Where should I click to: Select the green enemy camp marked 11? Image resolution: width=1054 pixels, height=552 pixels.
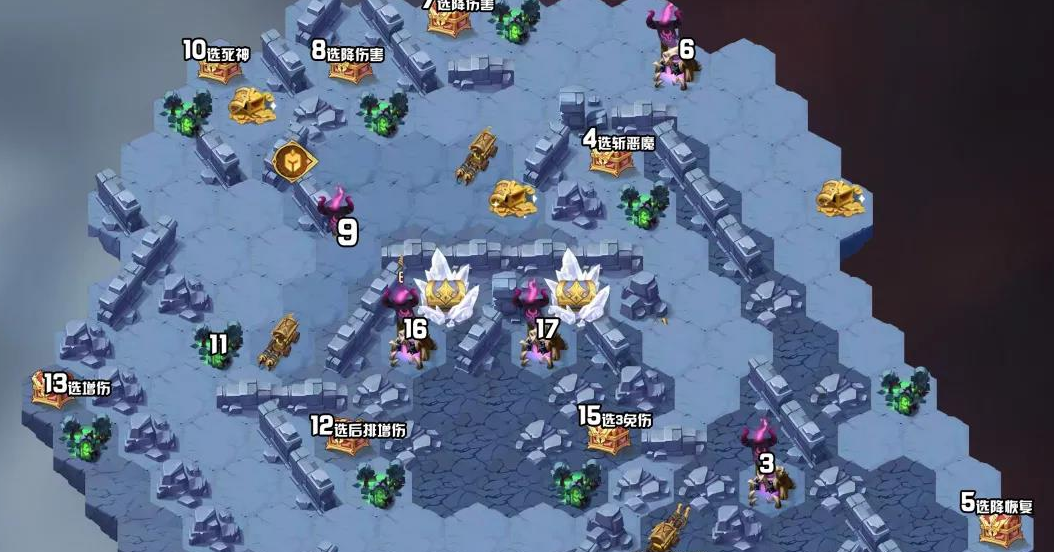click(x=217, y=345)
